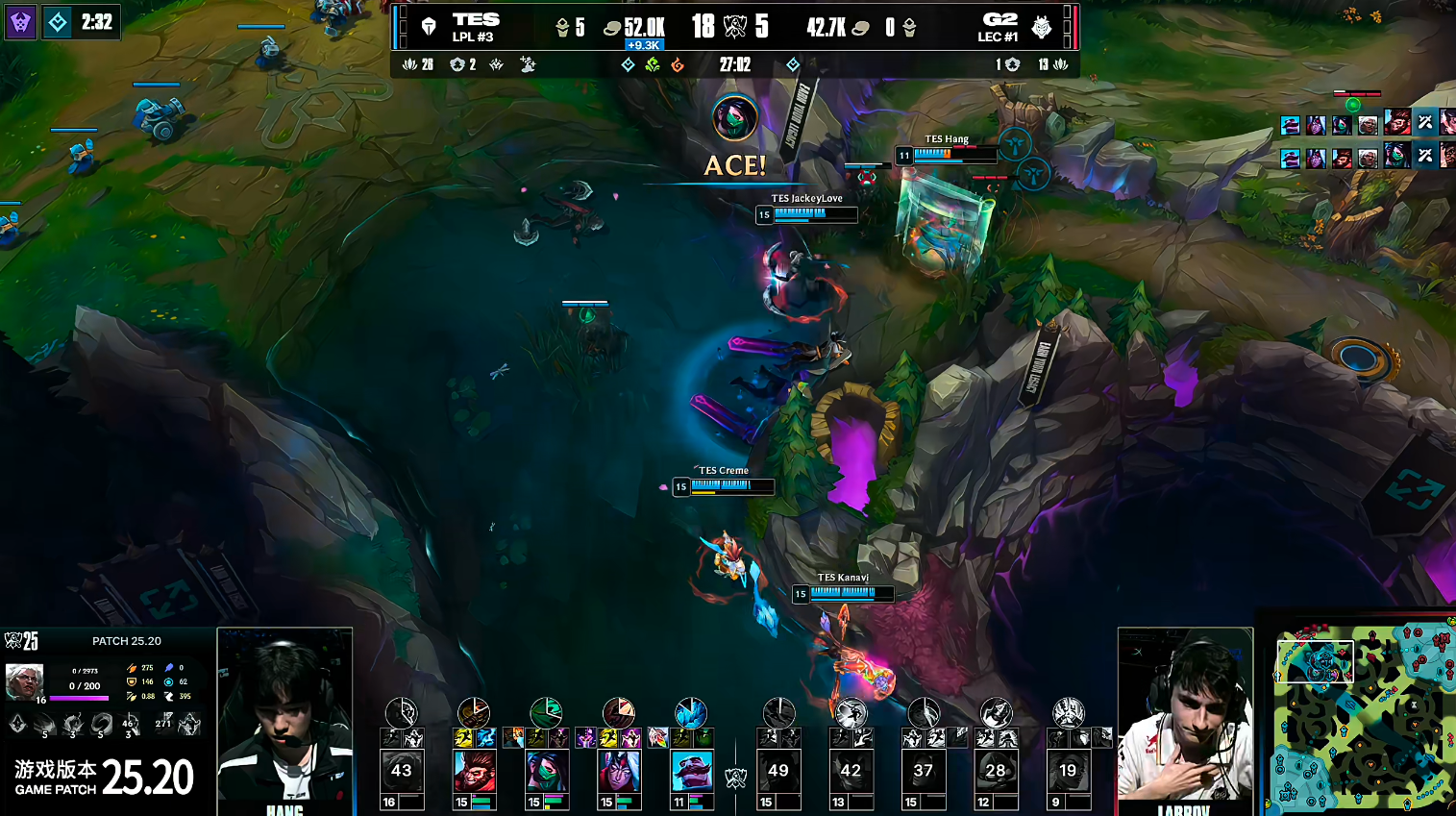Screen dimensions: 1456x816
Task: Select the Braum champion portrait
Action: pyautogui.click(x=691, y=772)
